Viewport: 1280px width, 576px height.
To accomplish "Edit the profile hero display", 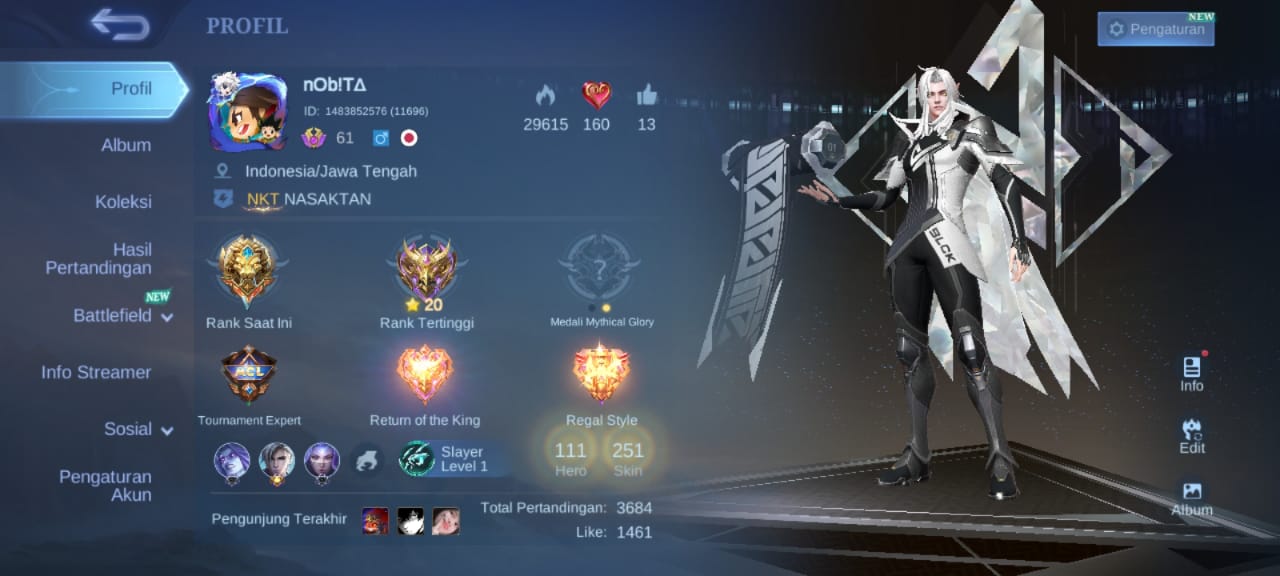I will coord(1191,436).
